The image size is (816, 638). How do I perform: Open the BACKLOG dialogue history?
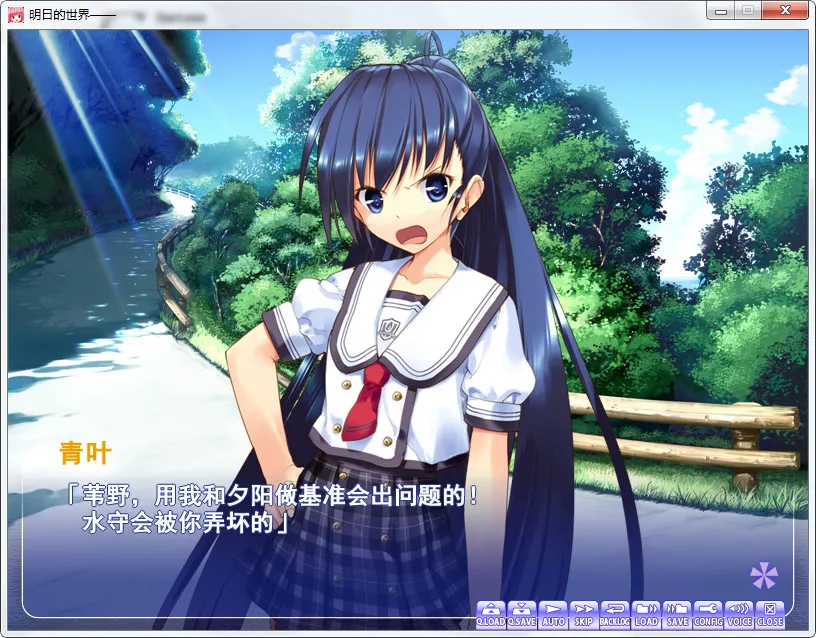point(615,614)
